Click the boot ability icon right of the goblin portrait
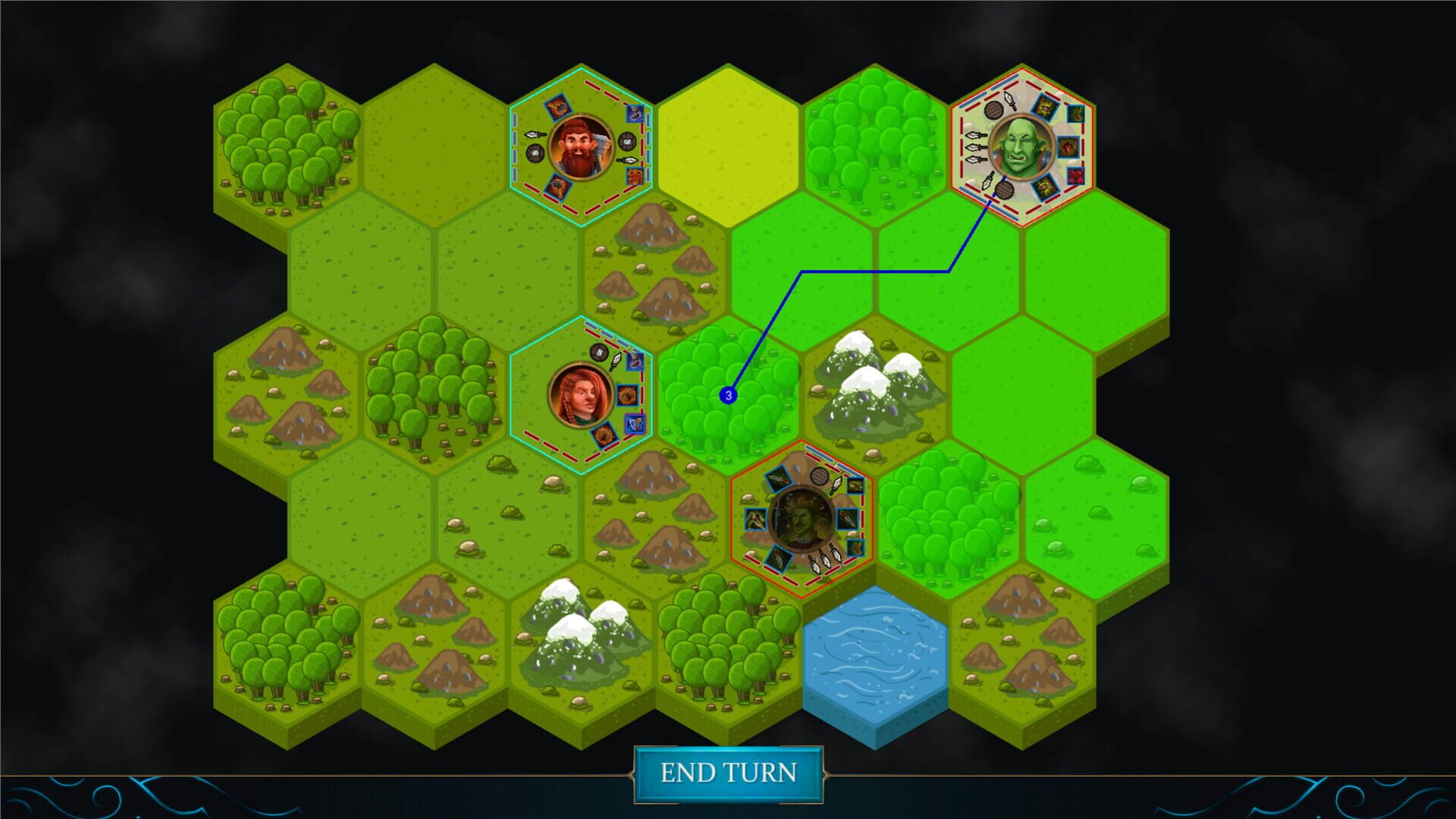The height and width of the screenshot is (819, 1456). [855, 548]
